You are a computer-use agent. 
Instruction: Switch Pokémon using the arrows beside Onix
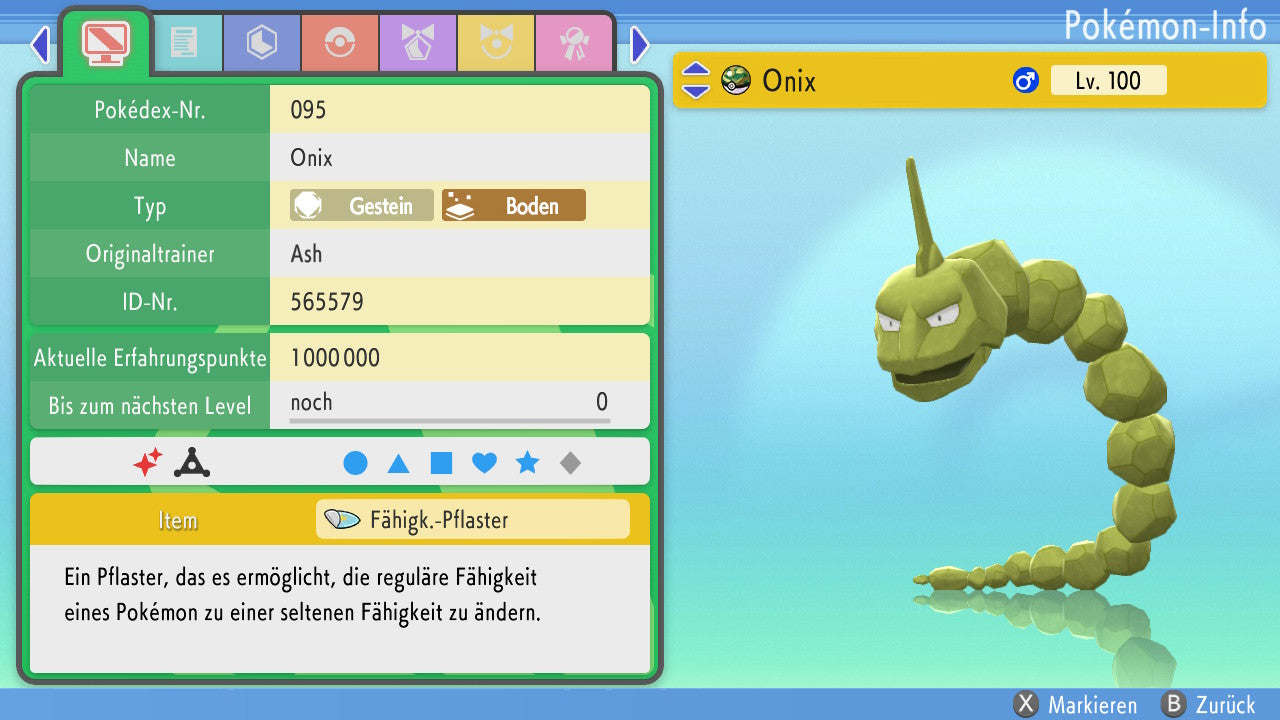click(x=696, y=81)
